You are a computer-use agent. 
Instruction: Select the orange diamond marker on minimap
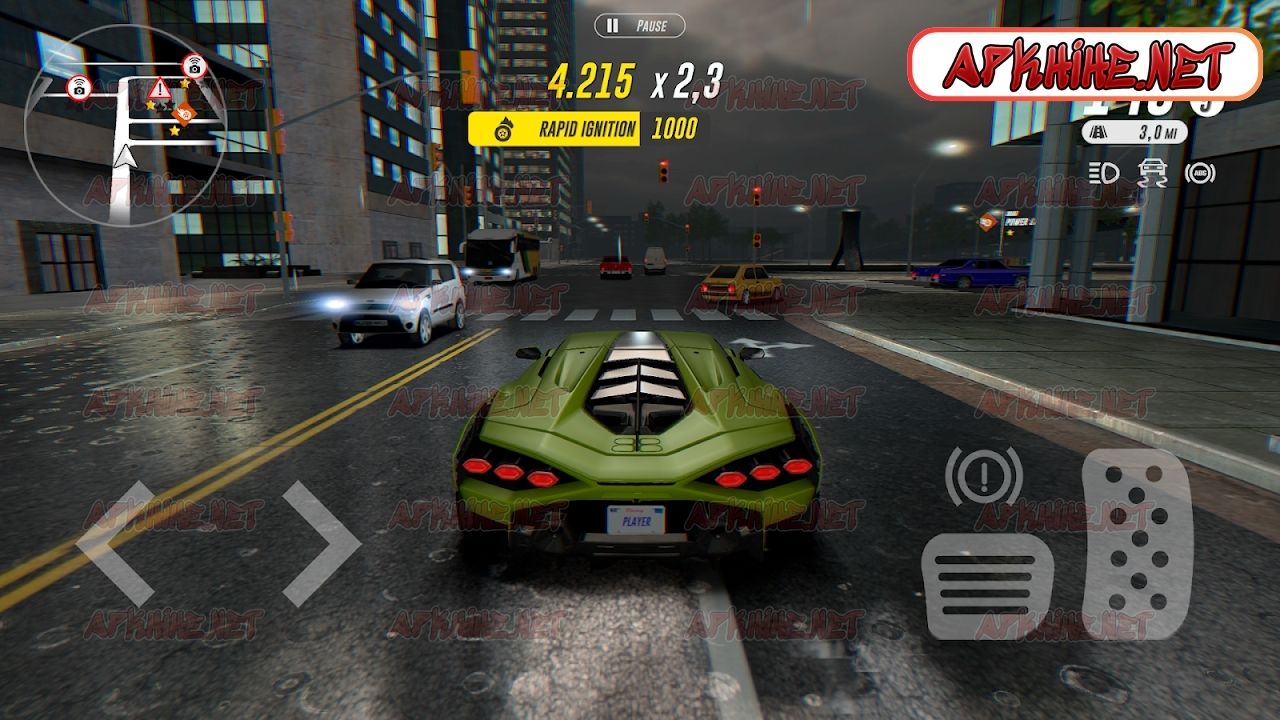click(x=183, y=113)
